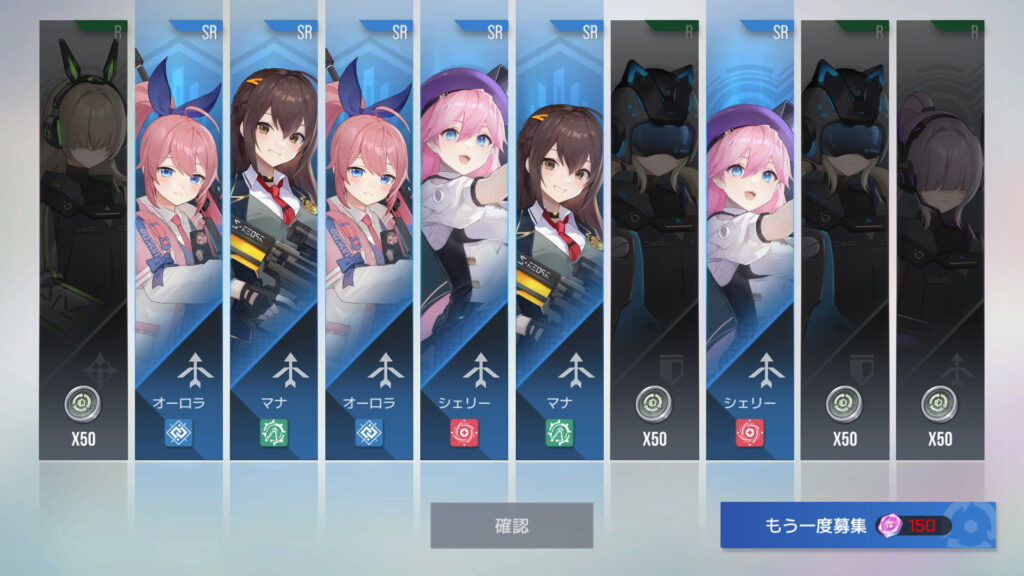This screenshot has height=576, width=1024.
Task: Select the green bunny-ear headphone R card
Action: (x=83, y=240)
